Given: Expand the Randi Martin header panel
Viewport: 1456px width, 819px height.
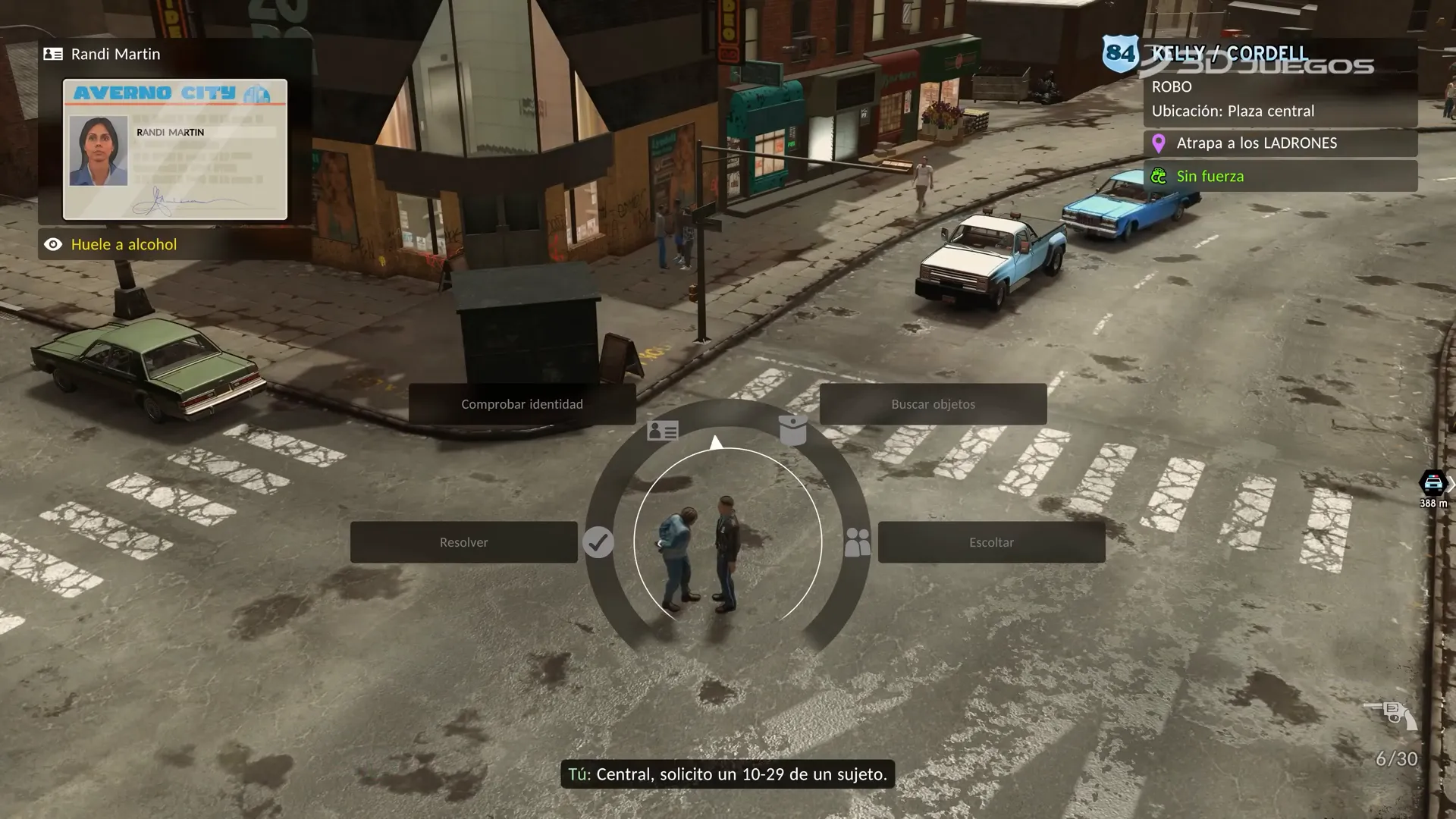Looking at the screenshot, I should tap(114, 54).
